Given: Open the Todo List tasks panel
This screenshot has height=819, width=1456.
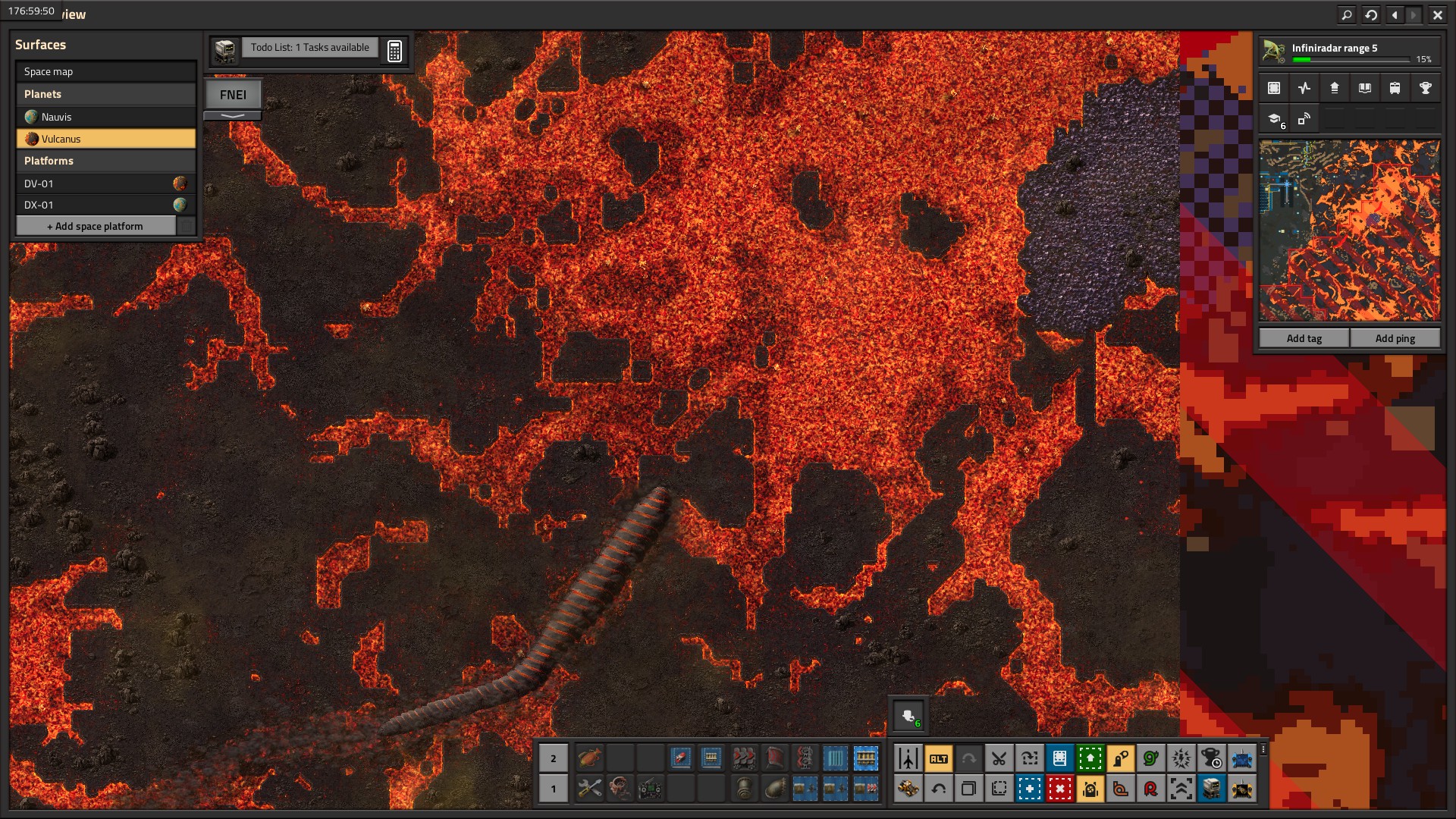Looking at the screenshot, I should [309, 48].
